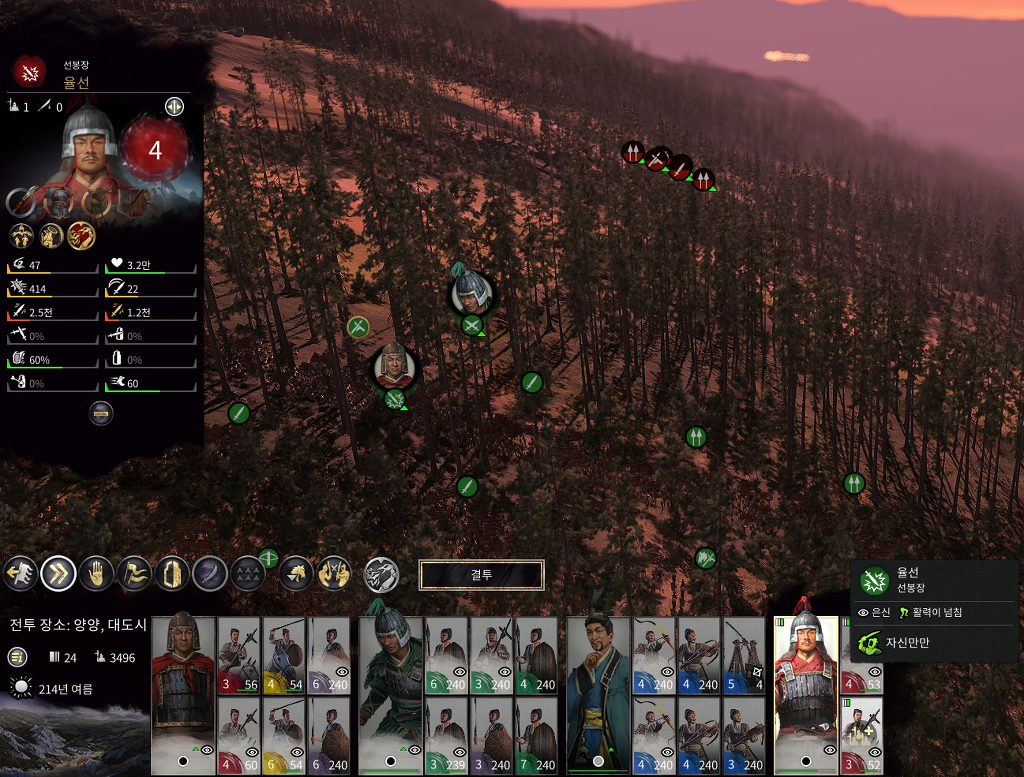Viewport: 1024px width, 777px height.
Task: Toggle the guard mode shield icon
Action: pyautogui.click(x=172, y=573)
